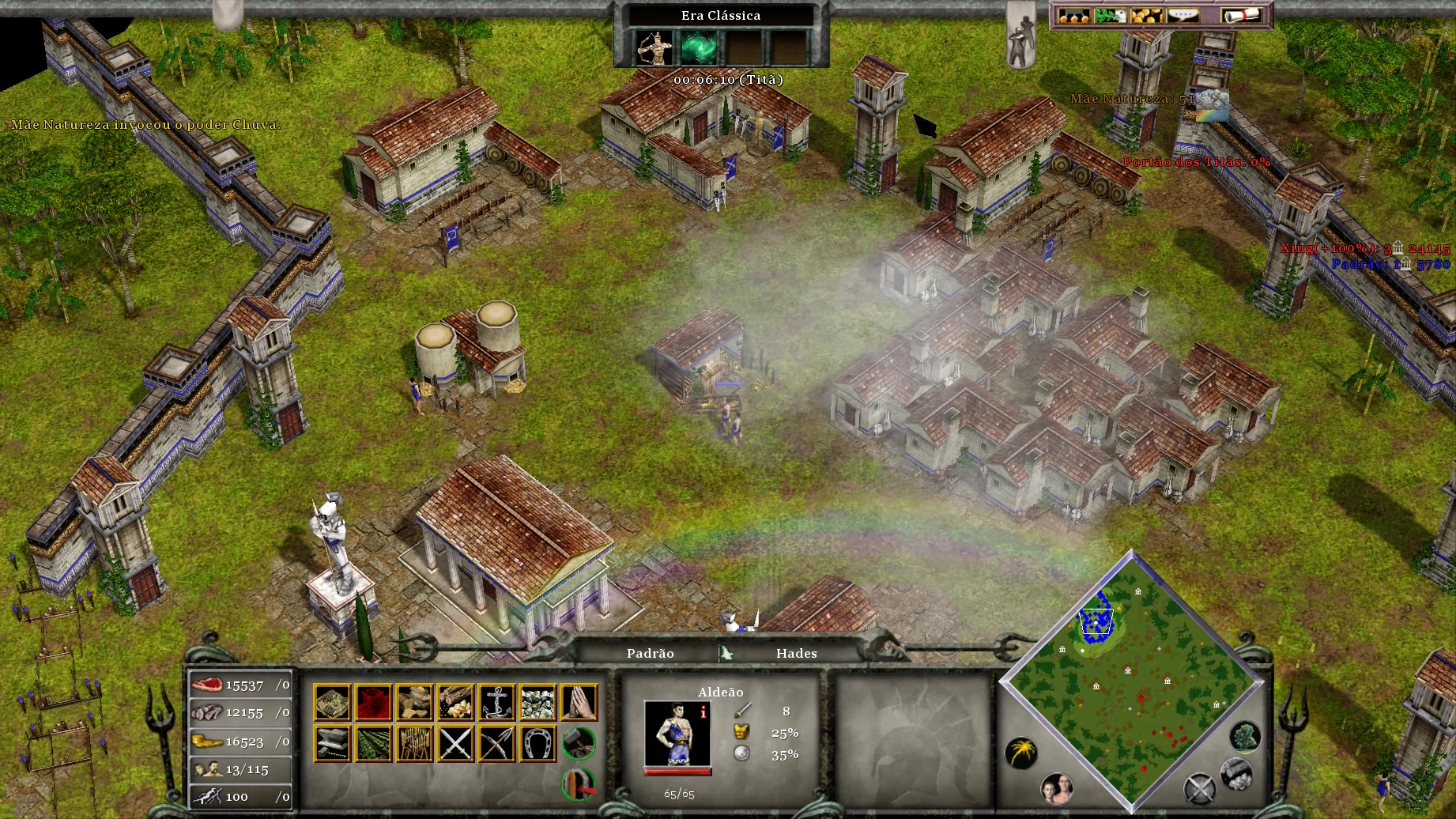Screen dimensions: 1456x819
Task: Open the dove diplomacy icon
Action: pos(1109,16)
